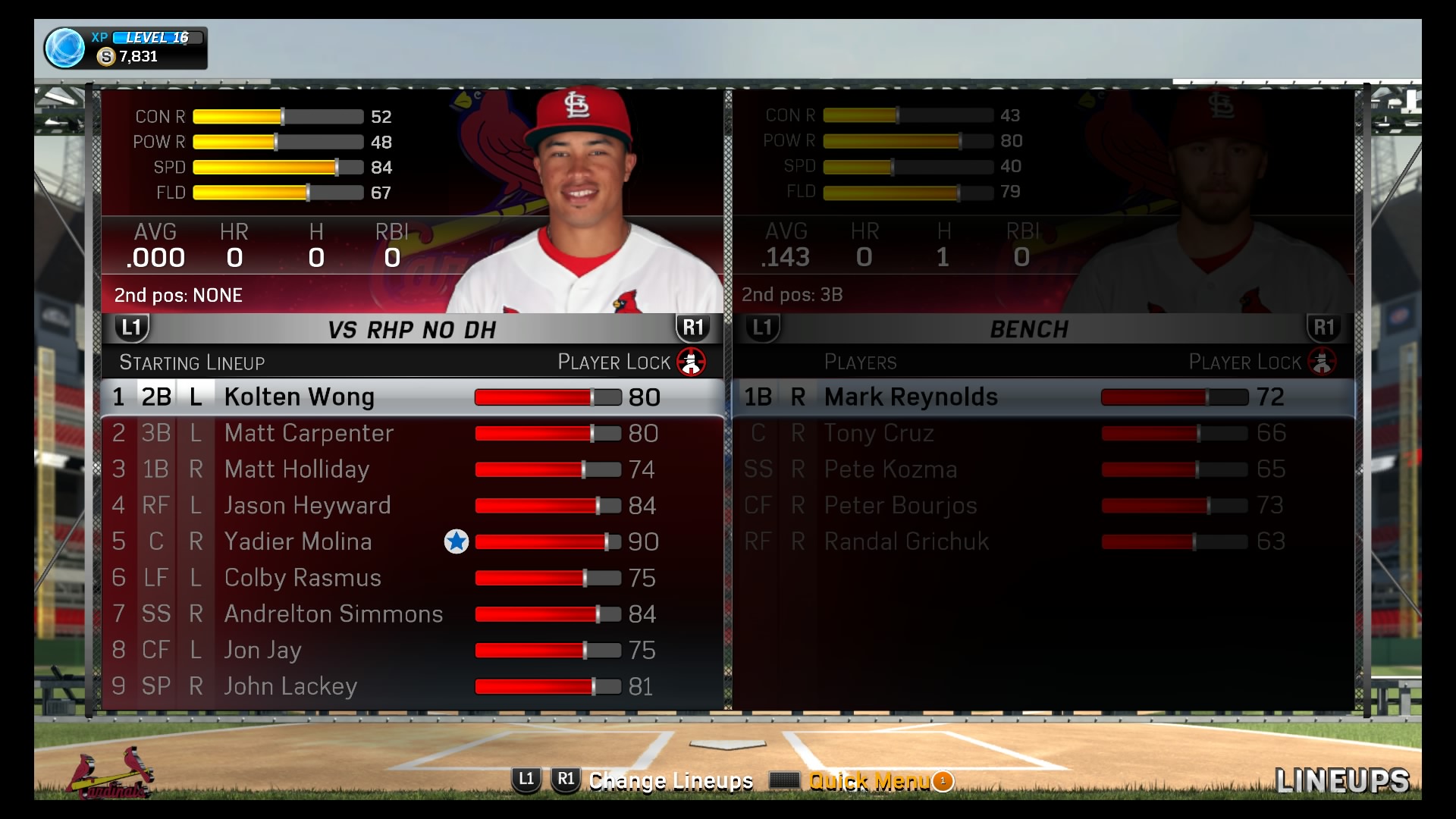The width and height of the screenshot is (1456, 819).
Task: Pick Jason Heyward in the lineup
Action: [307, 506]
